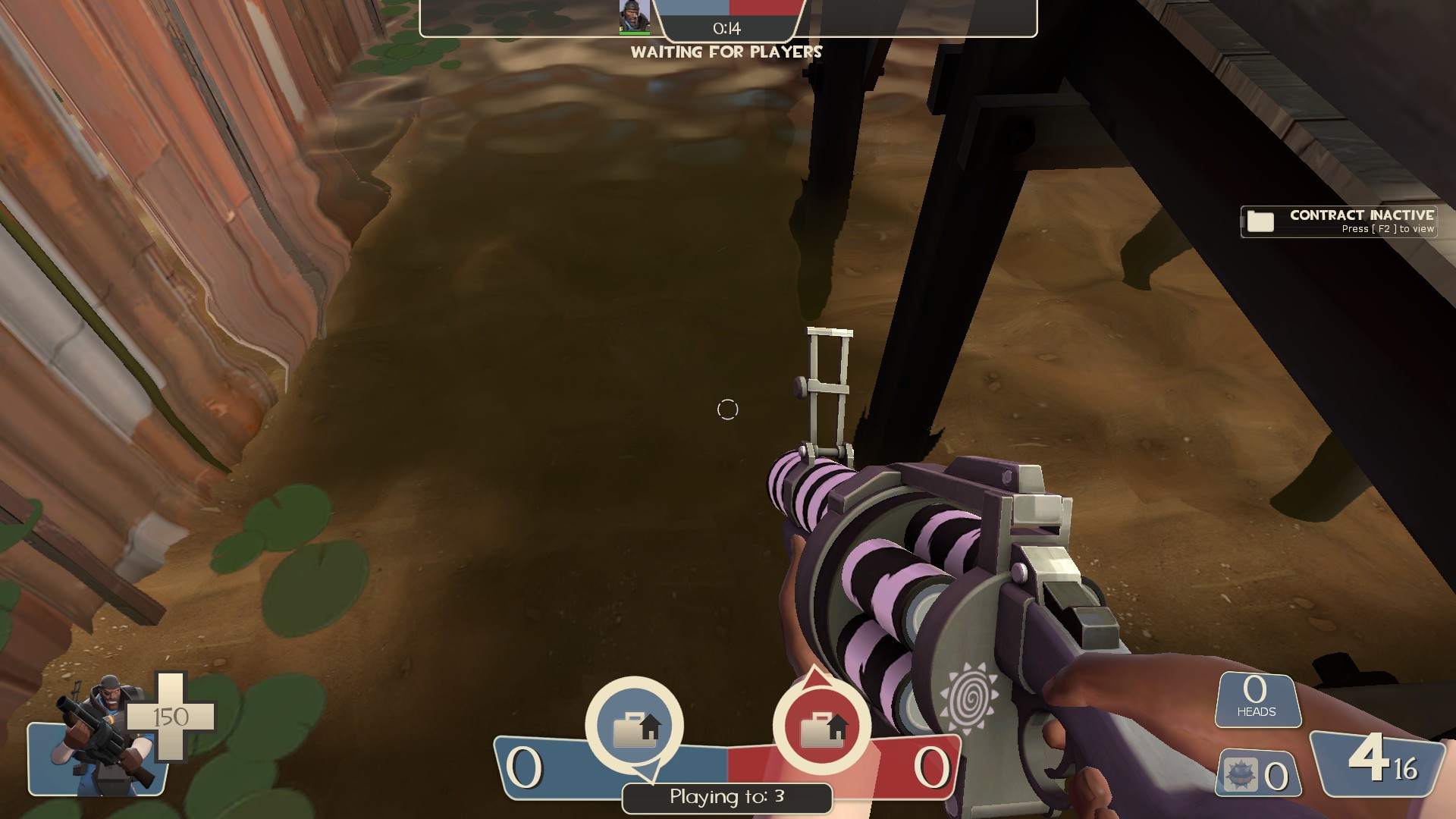The width and height of the screenshot is (1456, 819).
Task: Click the Playing to: 3 label
Action: pos(726,797)
